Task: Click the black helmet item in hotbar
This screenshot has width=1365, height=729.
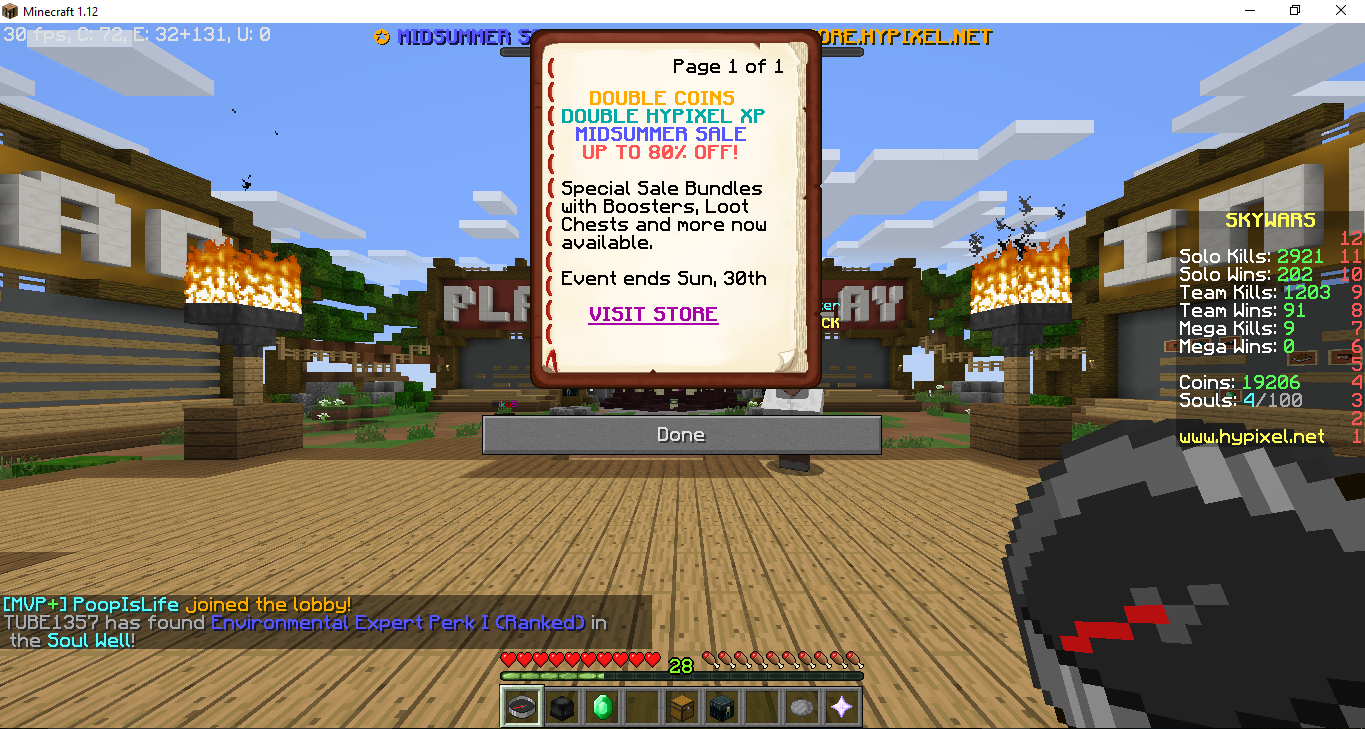Action: click(x=561, y=705)
